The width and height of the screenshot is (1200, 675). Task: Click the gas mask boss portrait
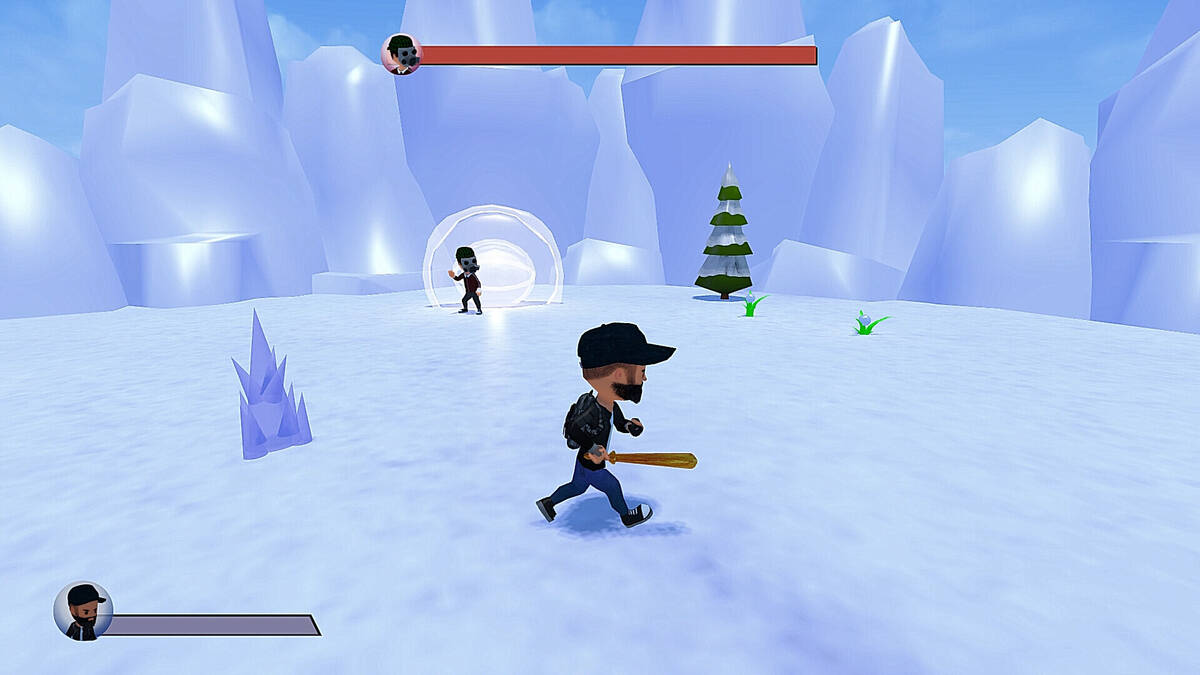pos(402,54)
